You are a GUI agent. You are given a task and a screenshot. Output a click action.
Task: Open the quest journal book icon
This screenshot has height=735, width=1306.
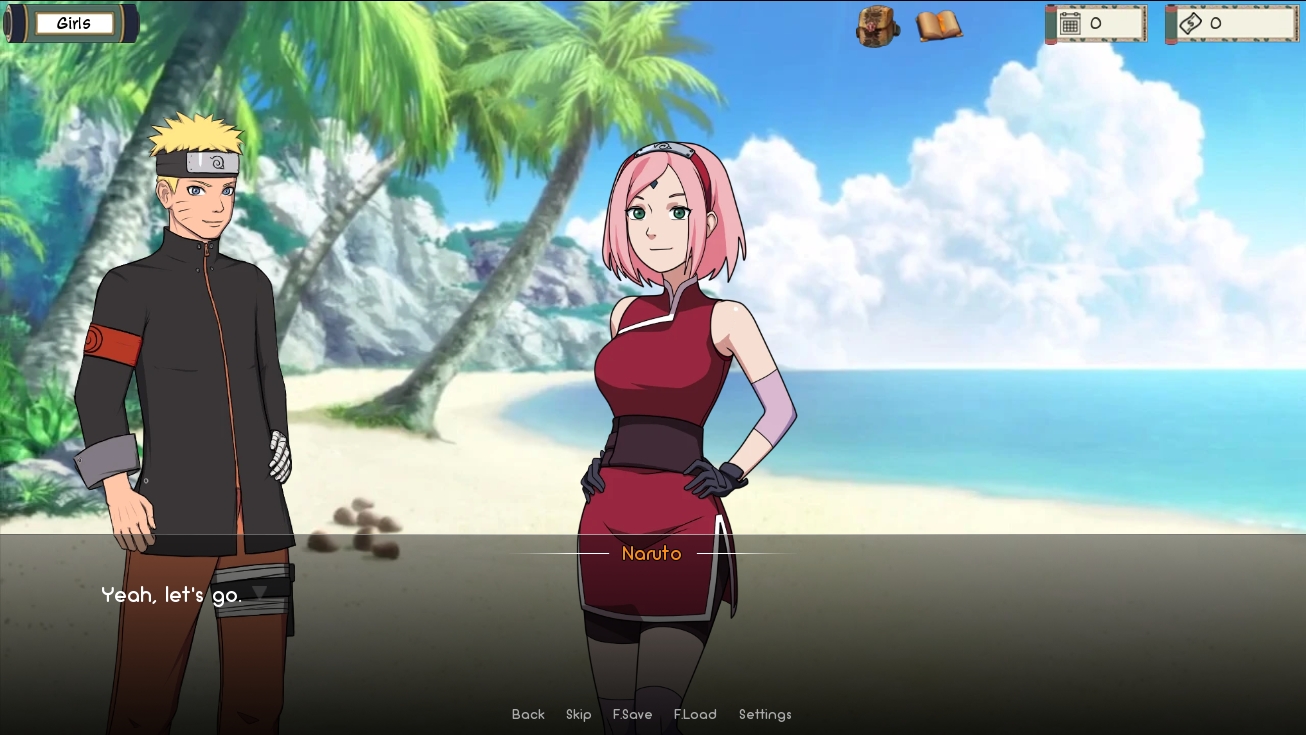click(x=937, y=27)
